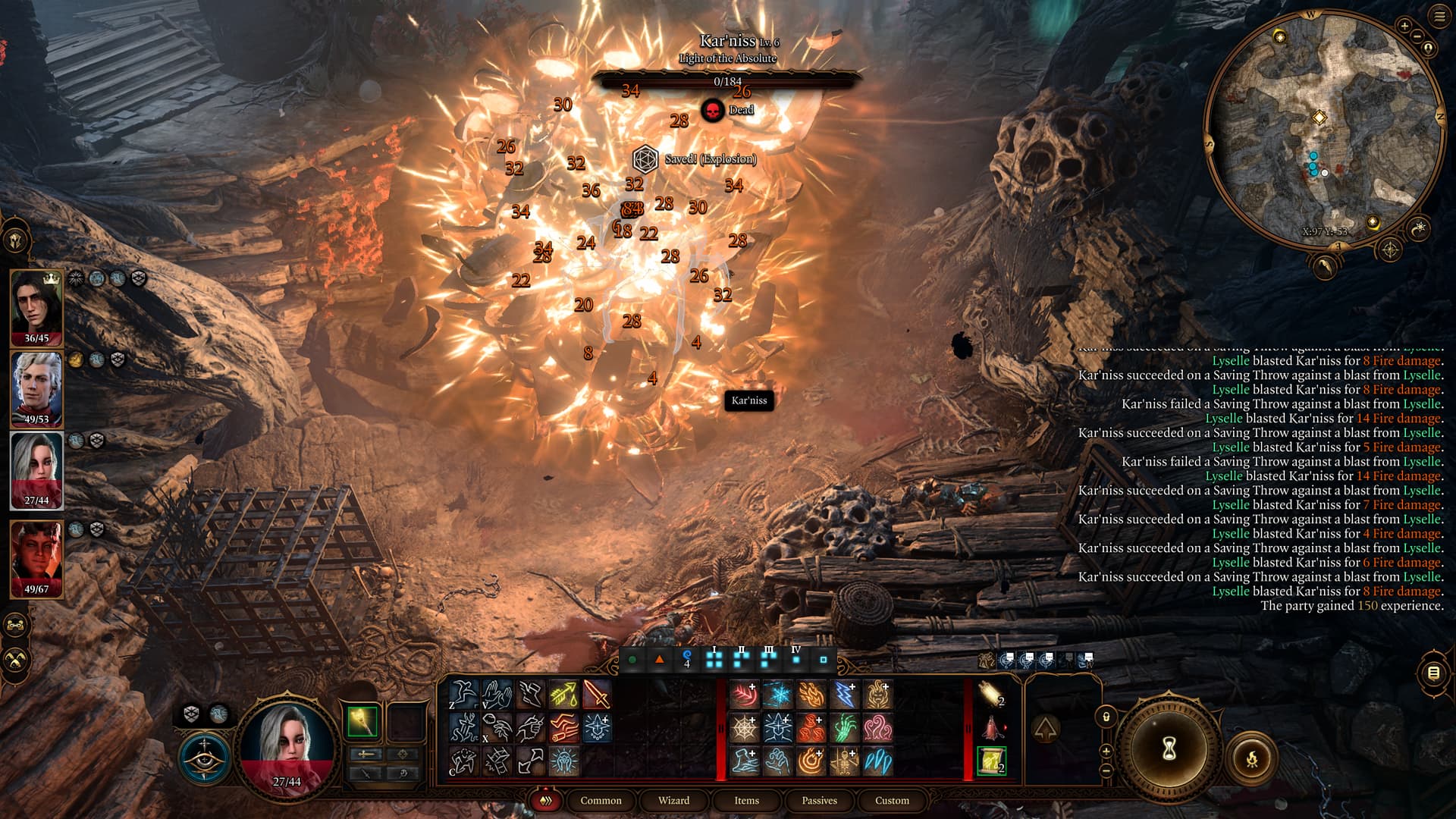Cast the orange flame spell icon
The image size is (1456, 819).
[x=811, y=695]
